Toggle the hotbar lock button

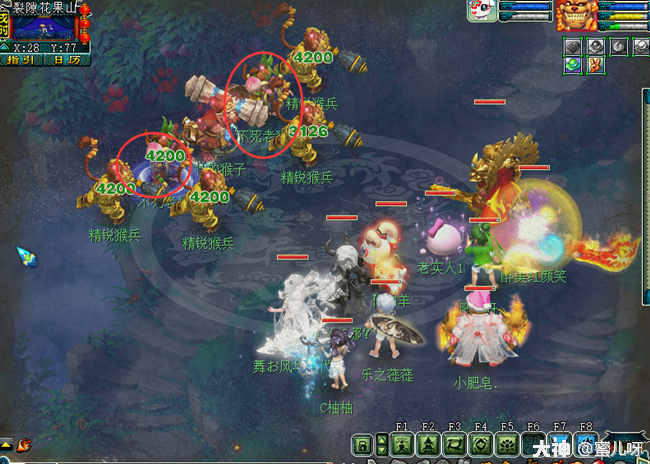[362, 444]
